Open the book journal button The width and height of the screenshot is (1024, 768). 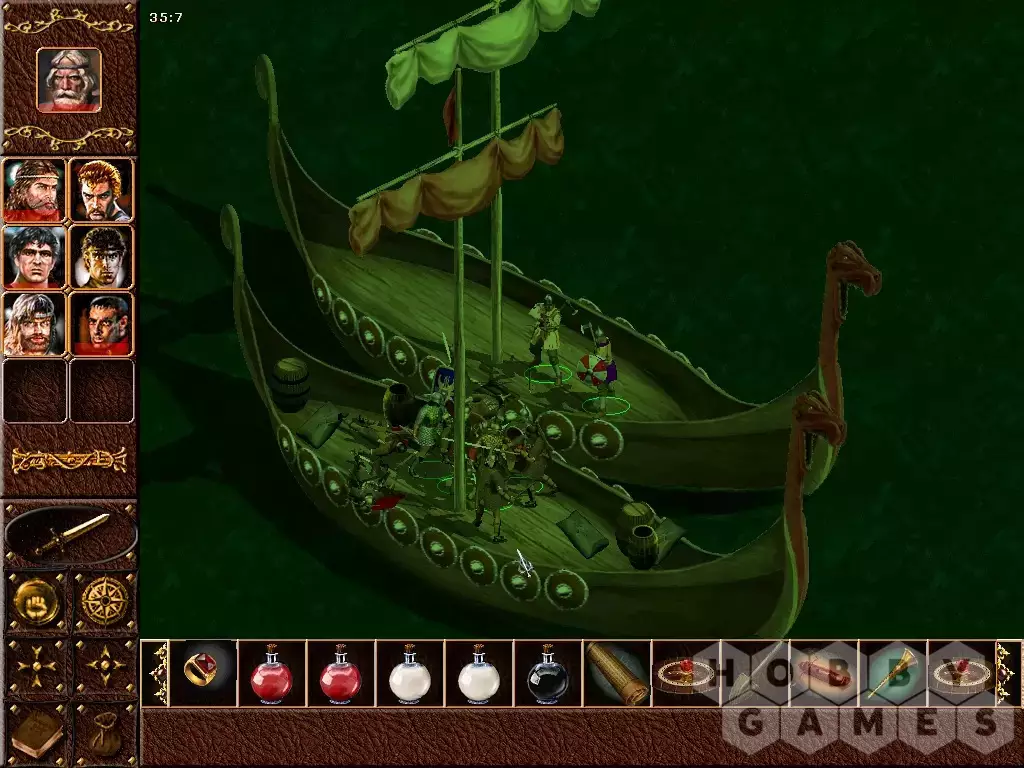click(x=36, y=735)
